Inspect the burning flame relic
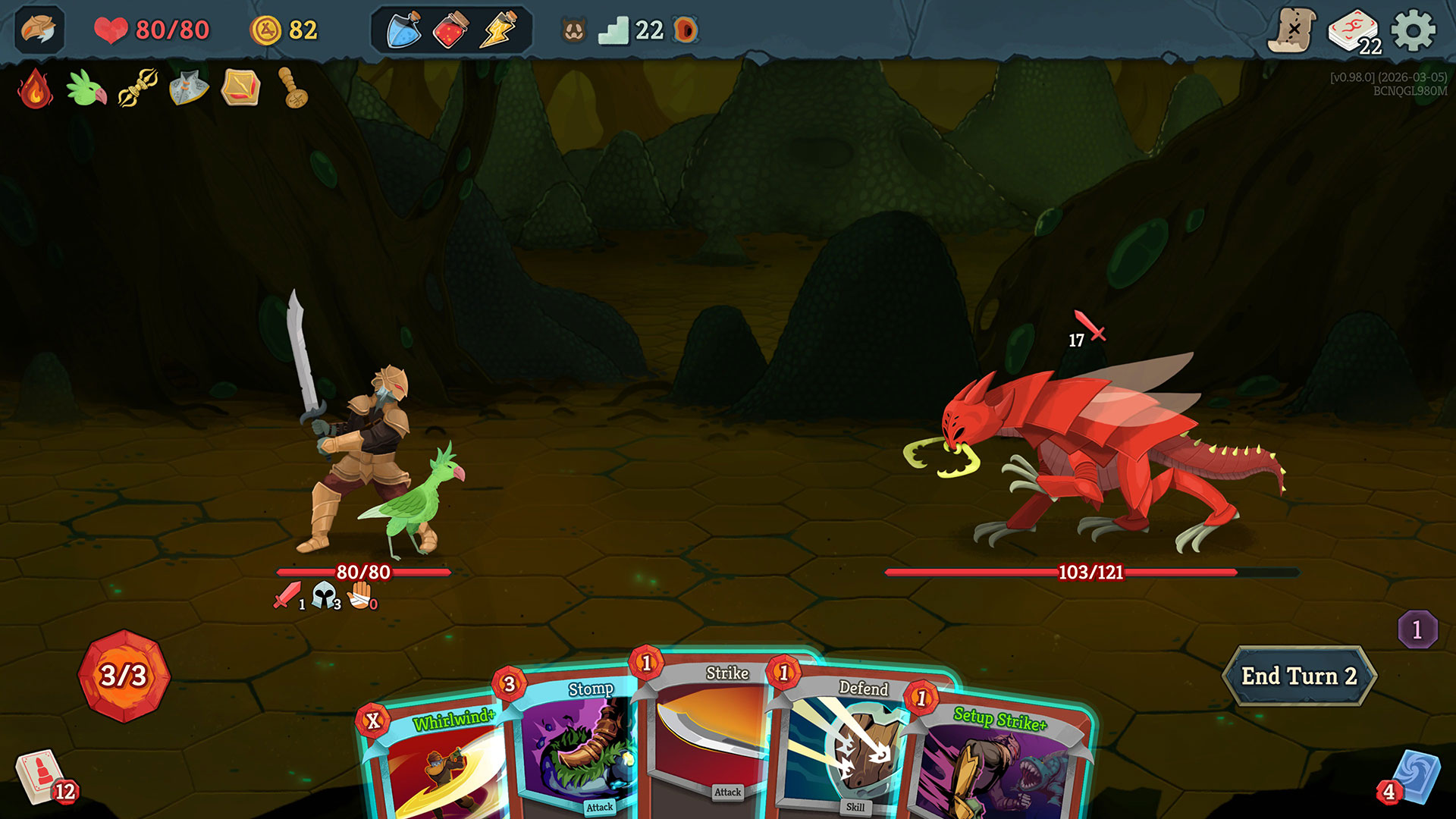The image size is (1456, 819). pos(35,88)
